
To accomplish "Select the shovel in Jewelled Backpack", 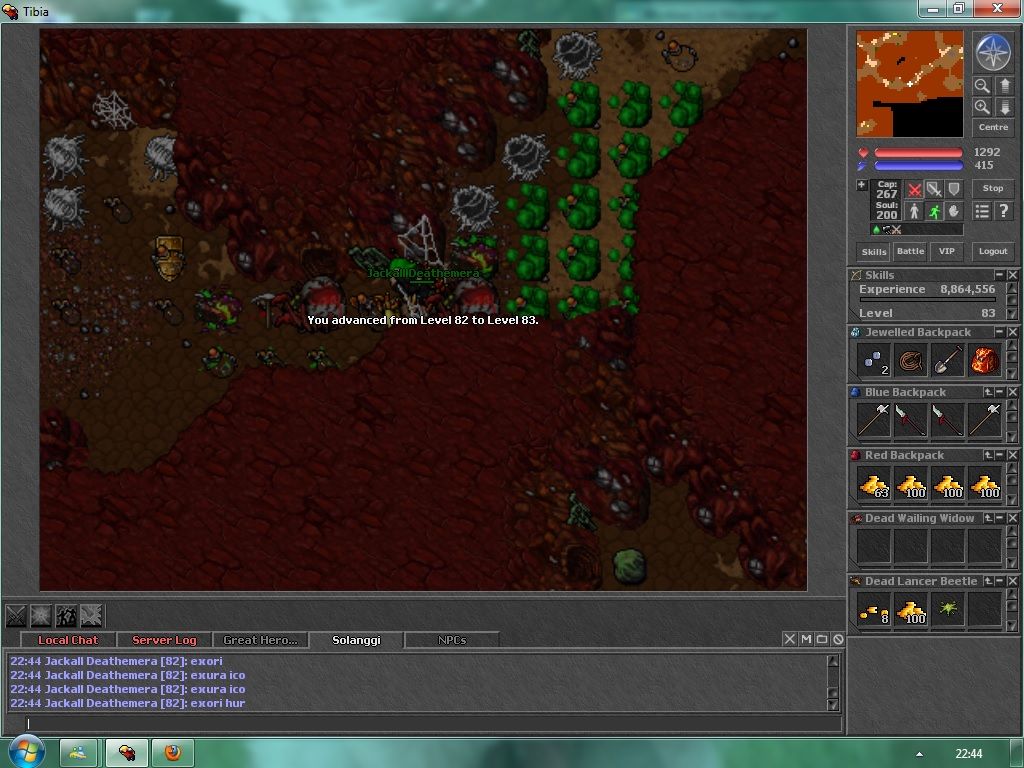I will click(948, 361).
